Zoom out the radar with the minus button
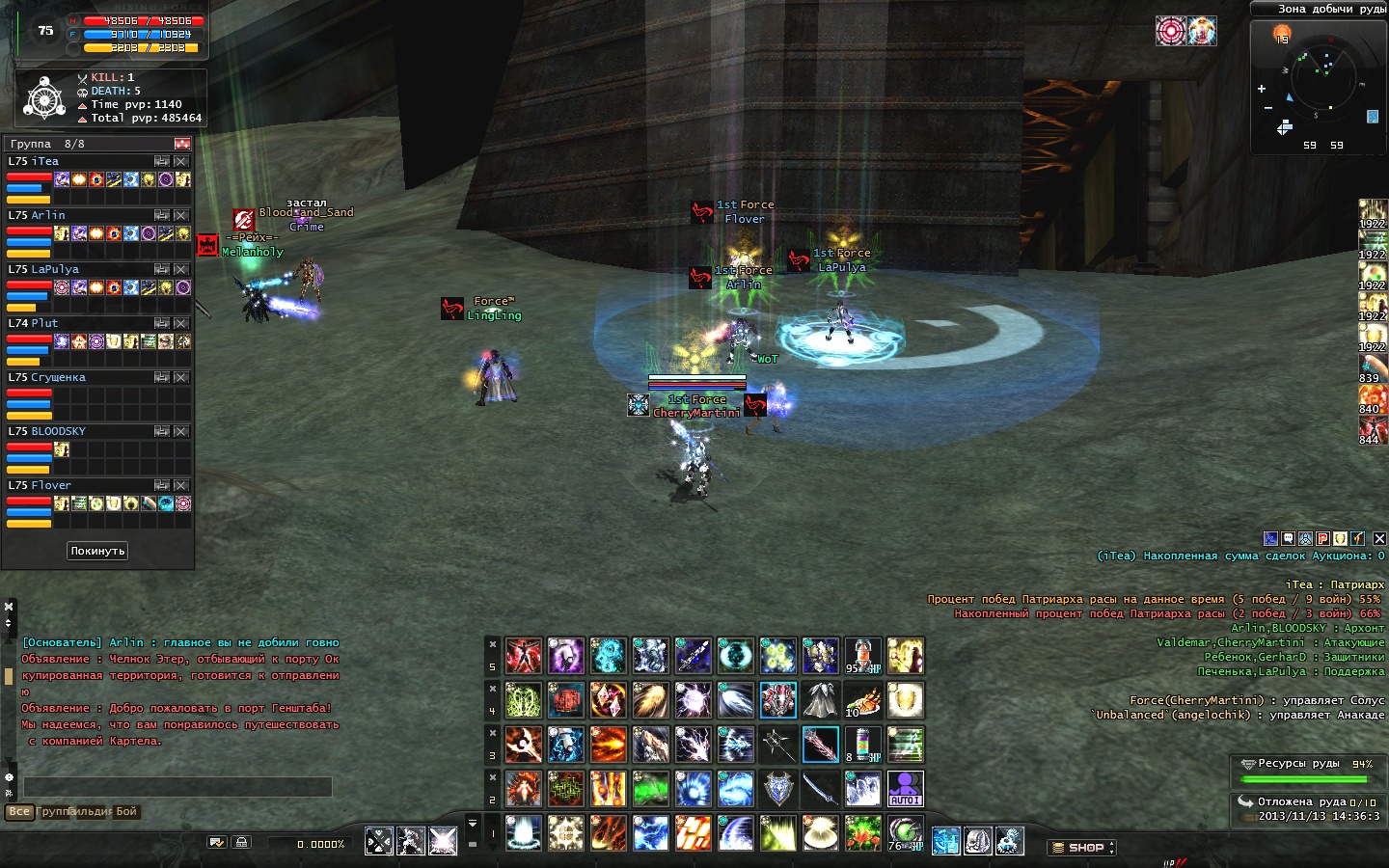Viewport: 1389px width, 868px height. pos(1267,108)
